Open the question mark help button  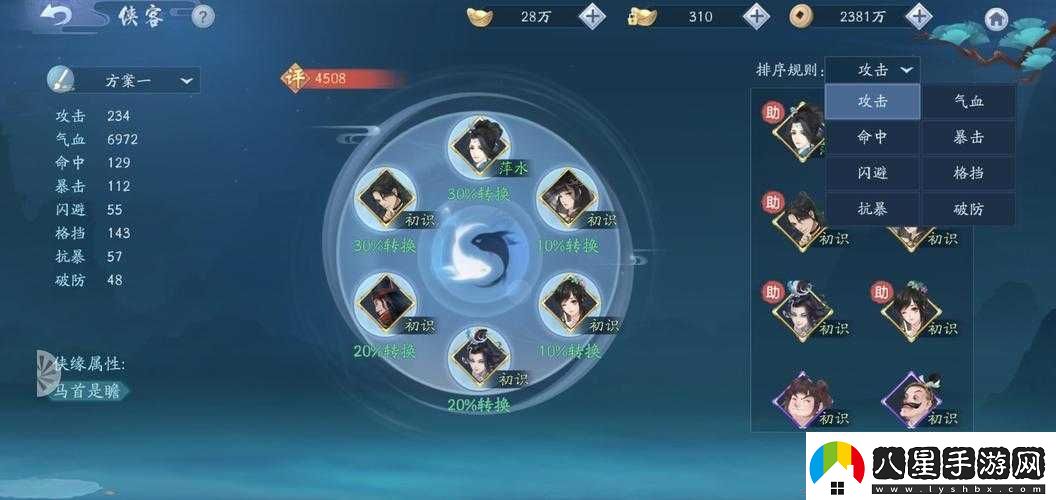click(x=203, y=17)
